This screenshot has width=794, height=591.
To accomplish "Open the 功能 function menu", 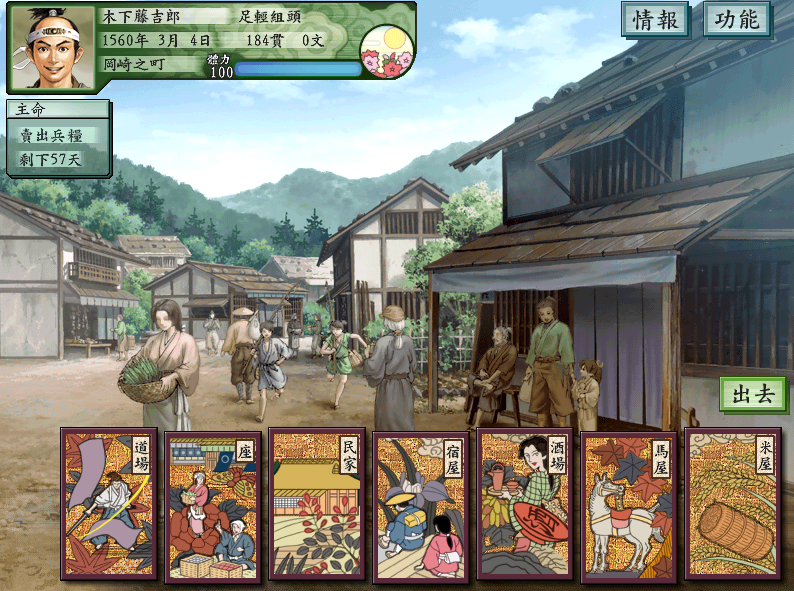I will (738, 20).
